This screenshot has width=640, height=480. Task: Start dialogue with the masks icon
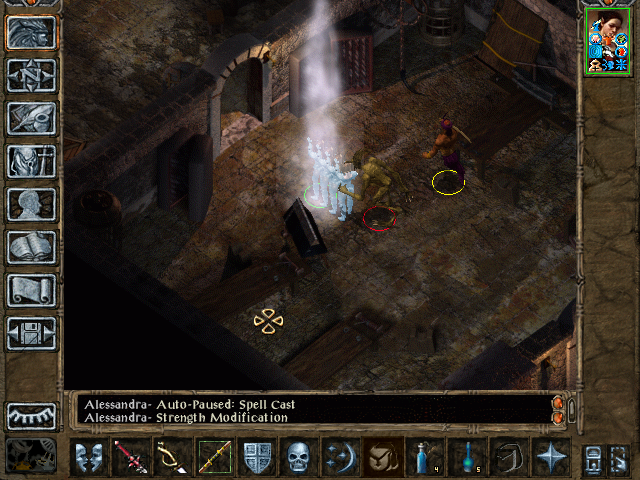click(91, 457)
